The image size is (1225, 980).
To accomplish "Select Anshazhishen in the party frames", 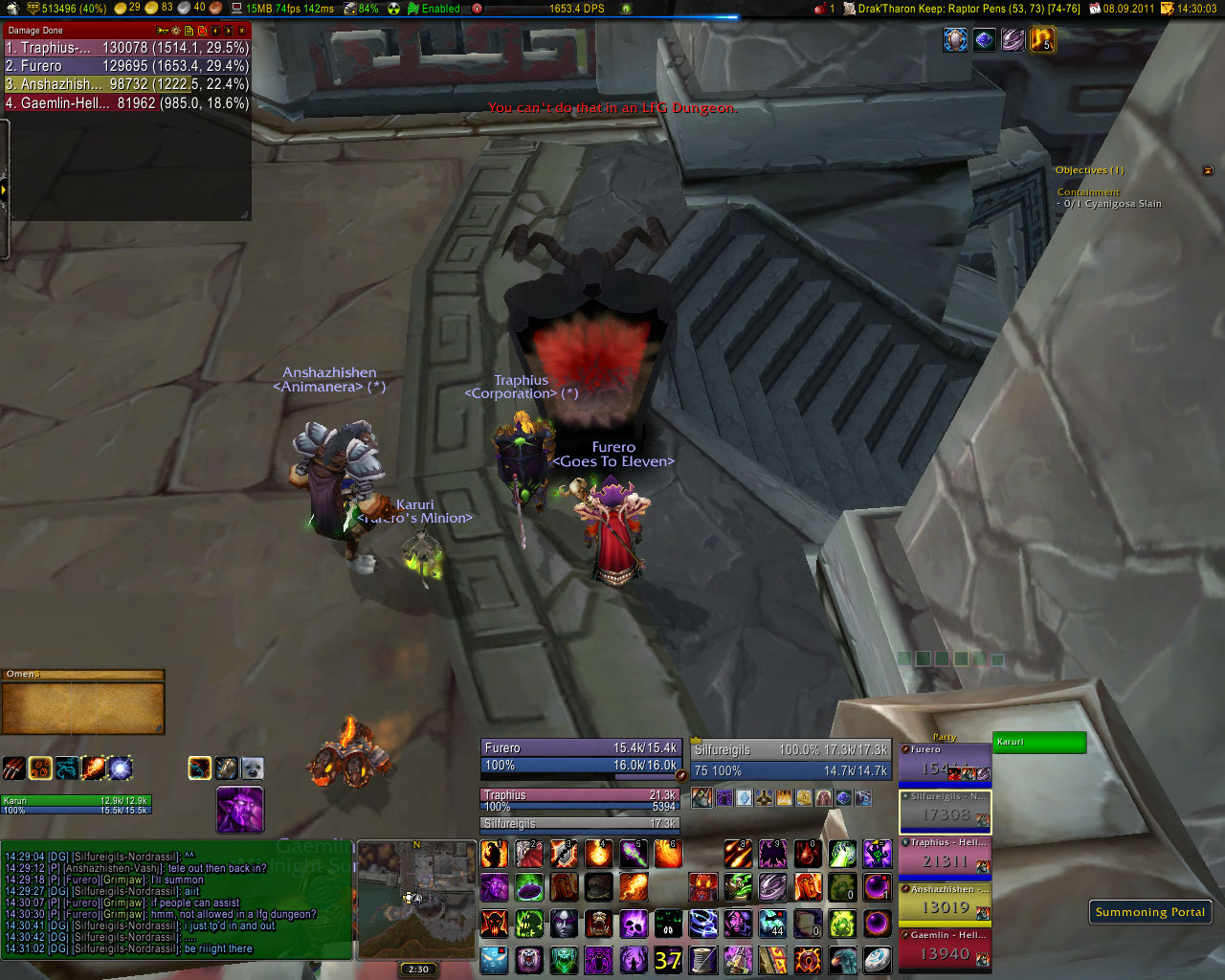I will coord(945,903).
